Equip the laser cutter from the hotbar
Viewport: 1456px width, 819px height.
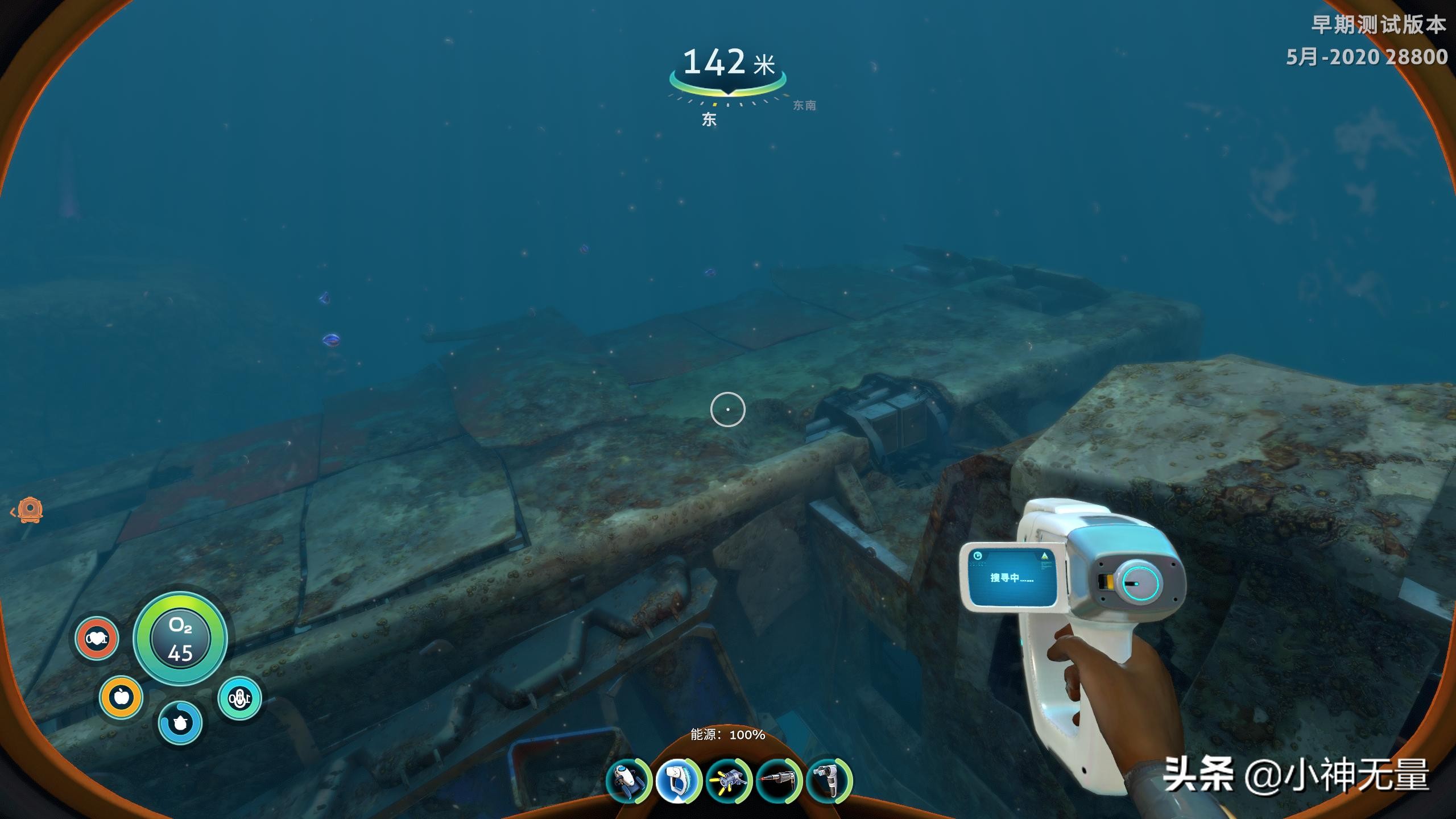779,781
